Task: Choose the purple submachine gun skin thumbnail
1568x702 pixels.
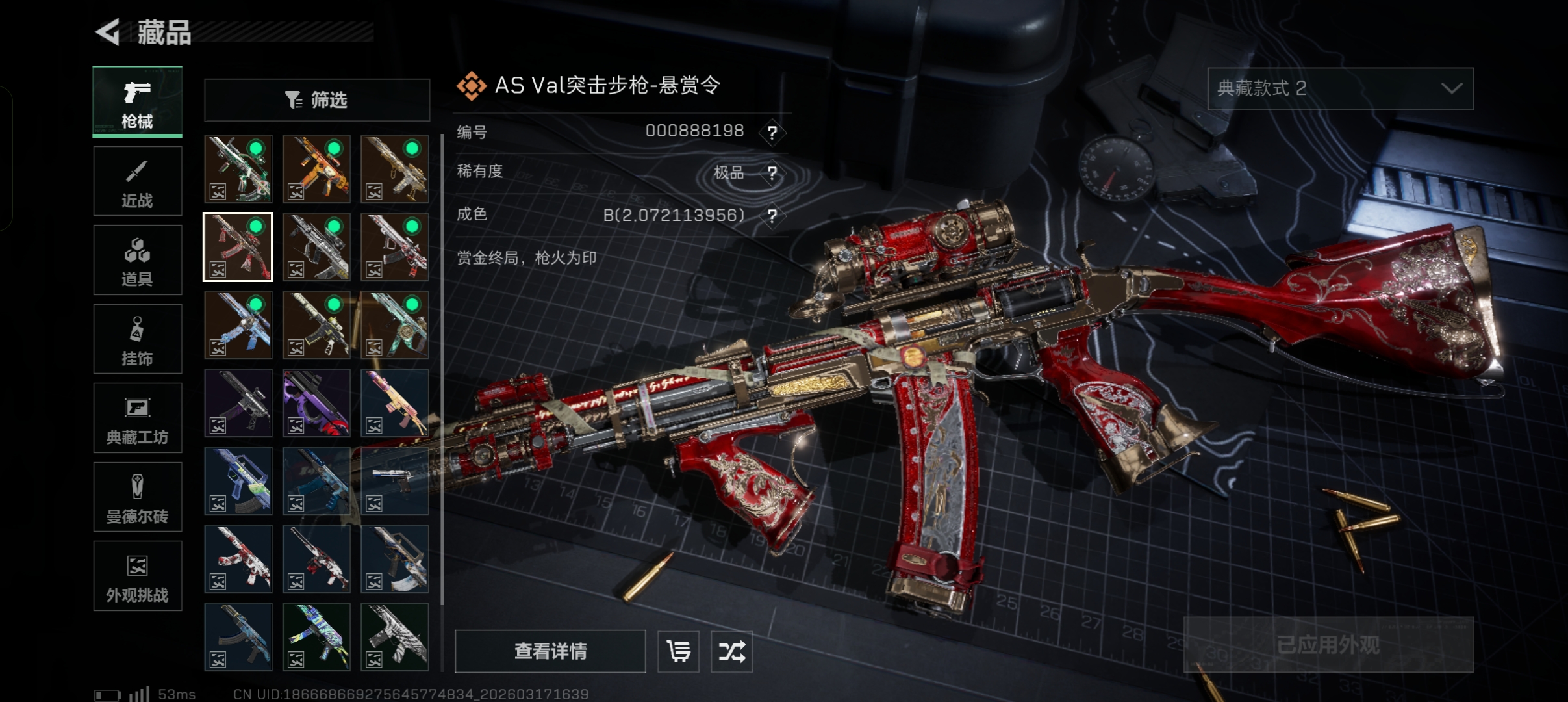Action: 316,403
